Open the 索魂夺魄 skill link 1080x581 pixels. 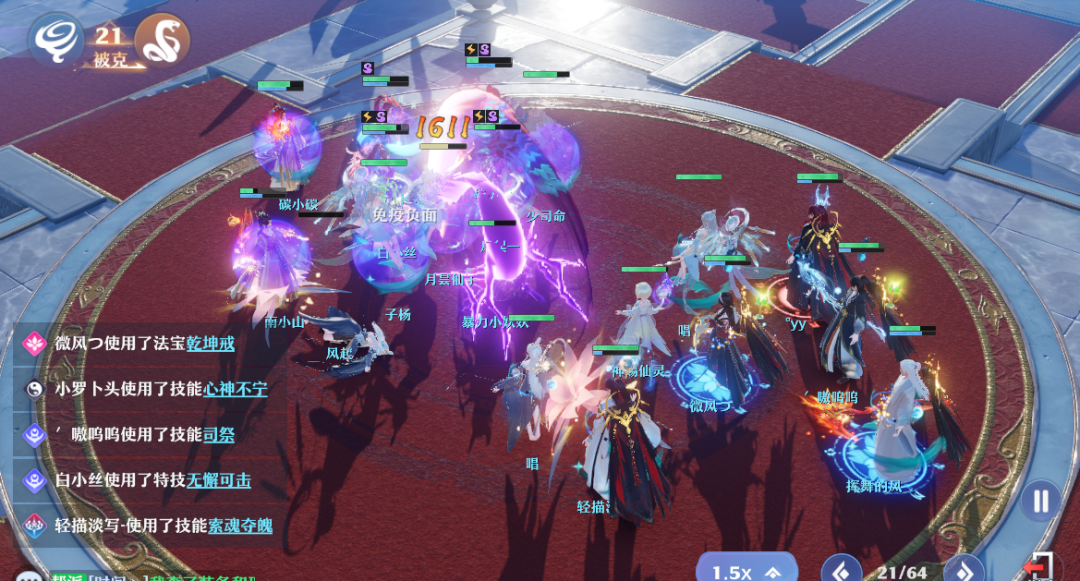(240, 526)
